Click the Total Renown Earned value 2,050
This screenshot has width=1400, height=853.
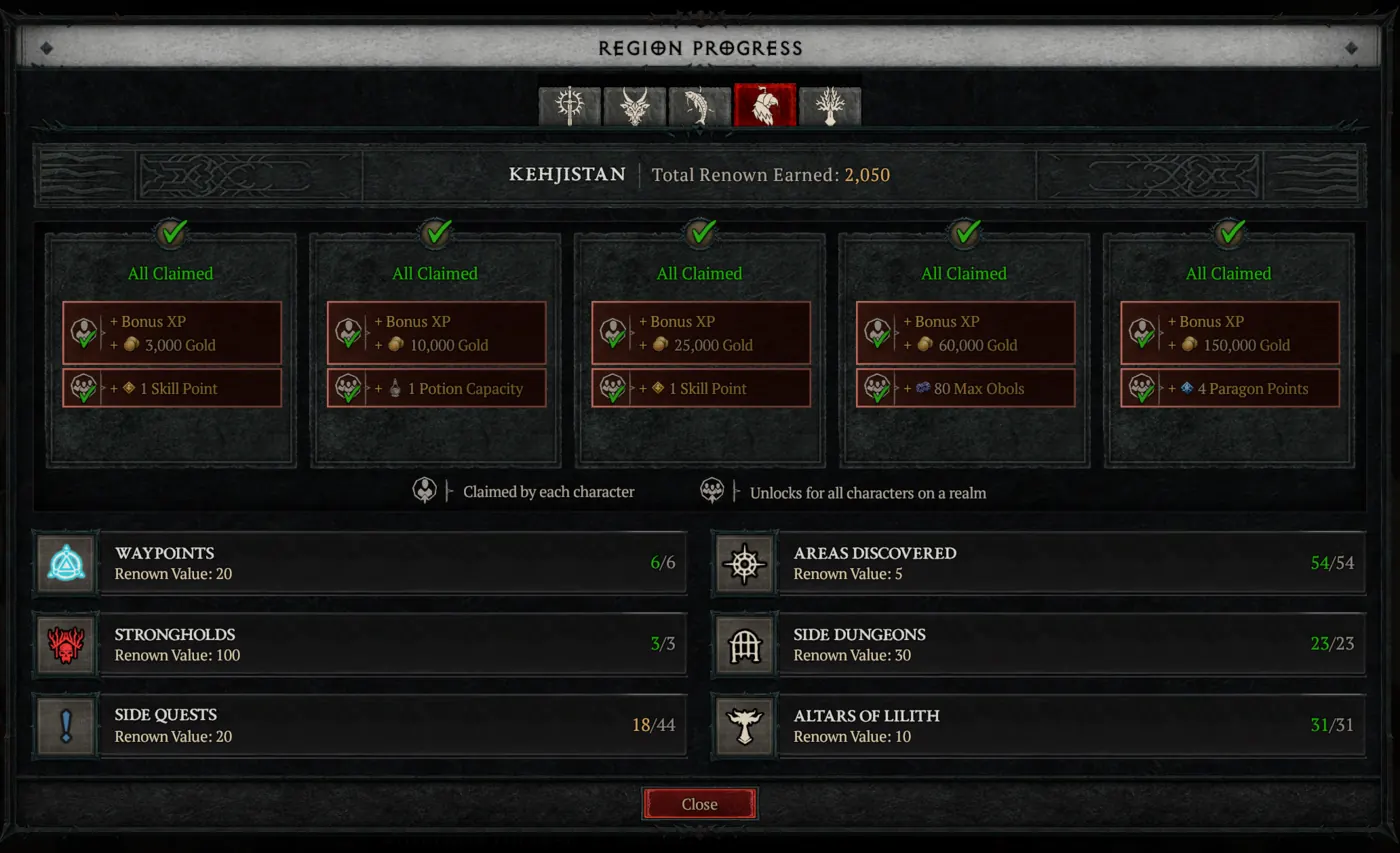(868, 174)
